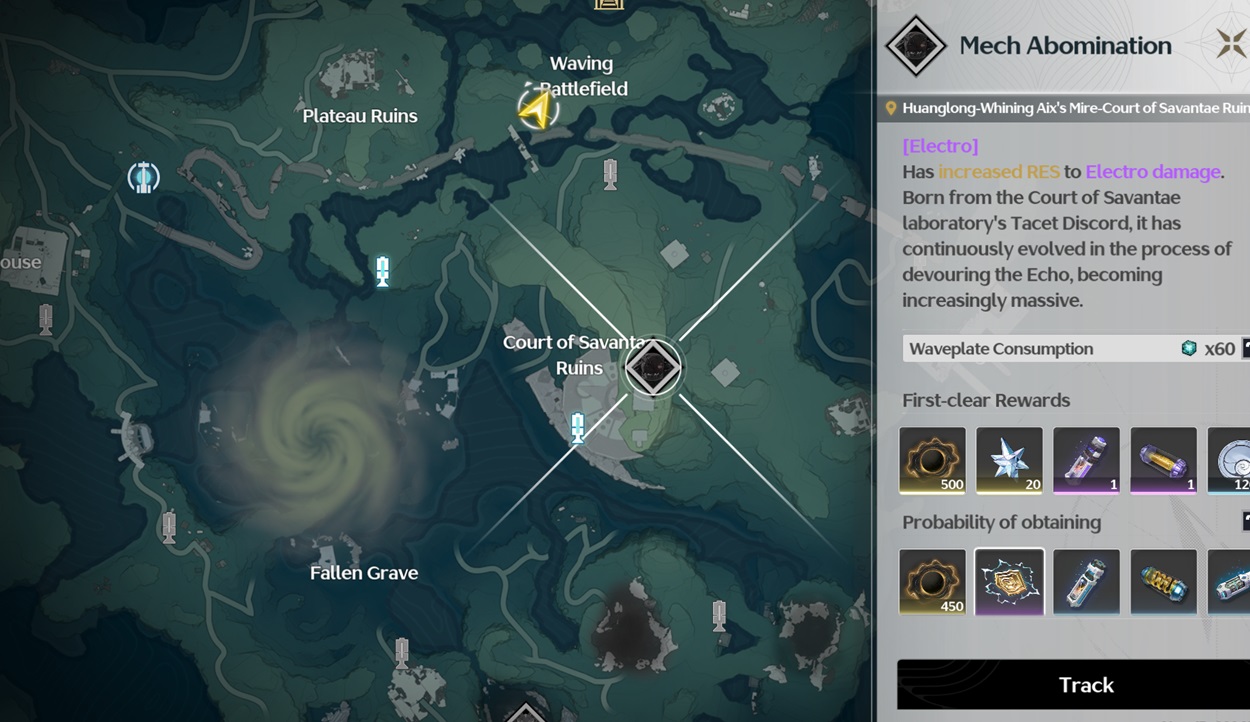The width and height of the screenshot is (1250, 722).
Task: Select the Plateau Ruins map label
Action: coord(360,116)
